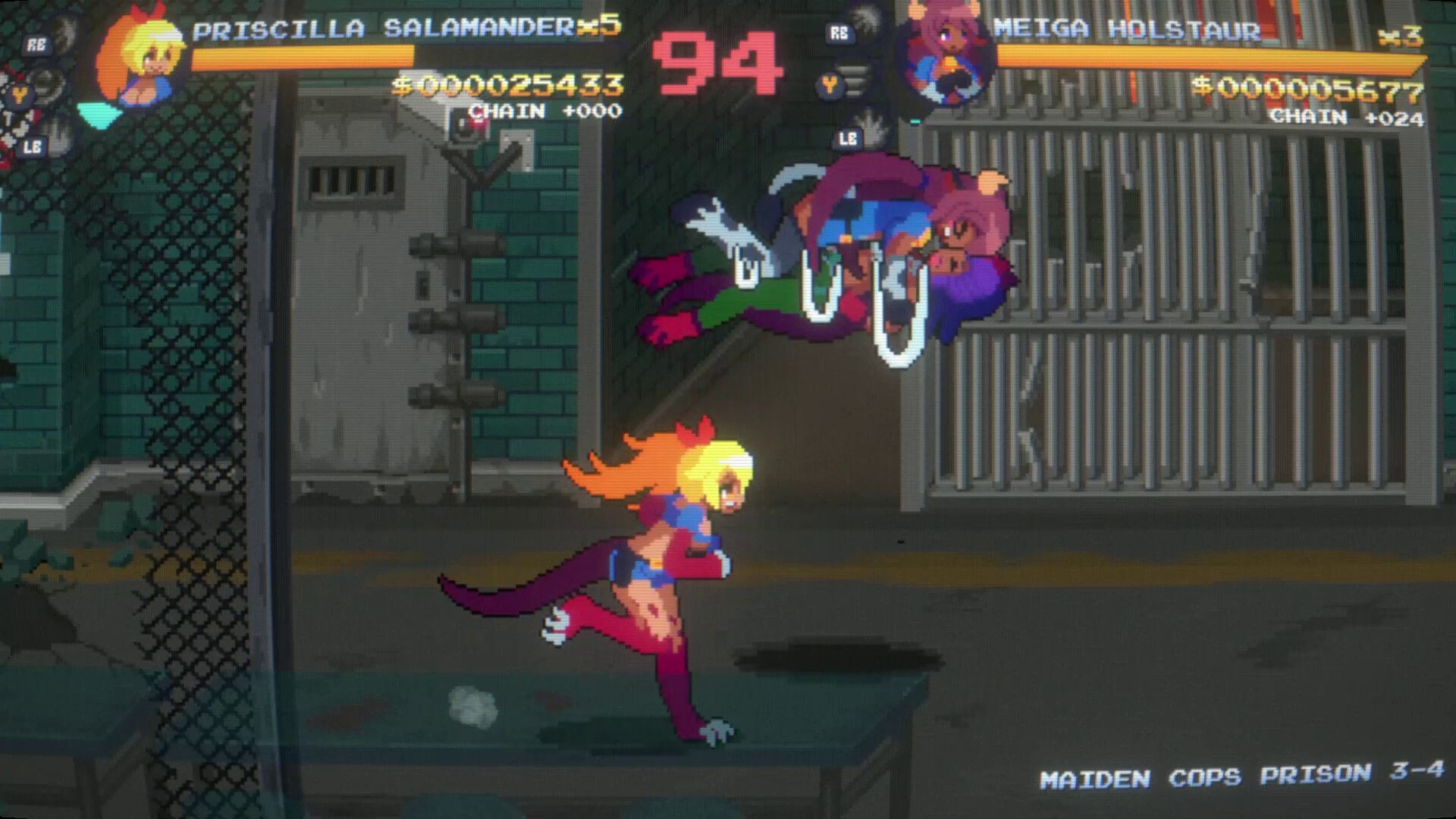Toggle the LB button prompt badge for Meiga

click(847, 138)
